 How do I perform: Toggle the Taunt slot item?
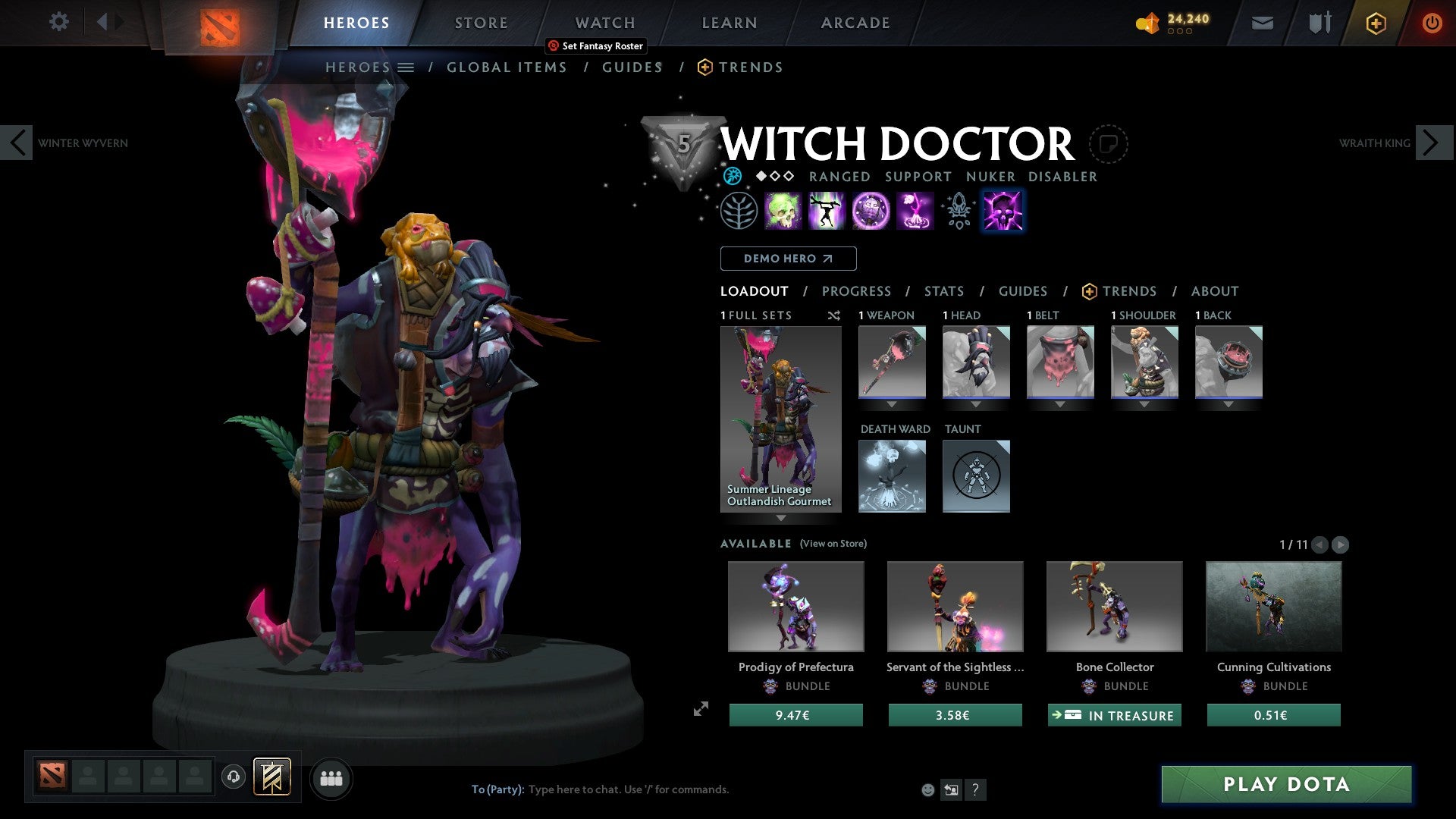[976, 475]
